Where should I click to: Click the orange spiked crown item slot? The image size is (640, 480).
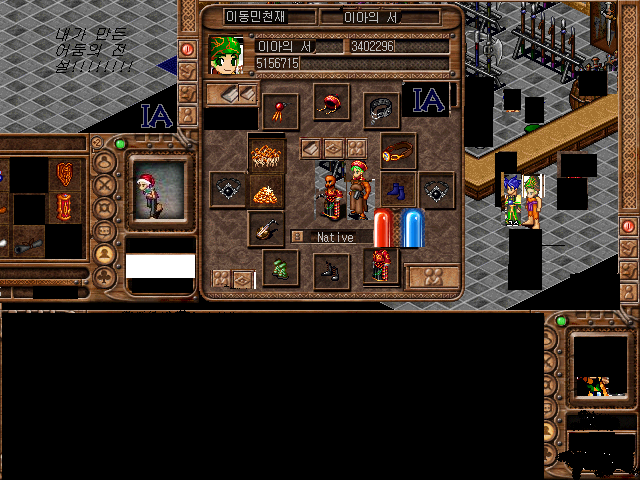pos(266,152)
